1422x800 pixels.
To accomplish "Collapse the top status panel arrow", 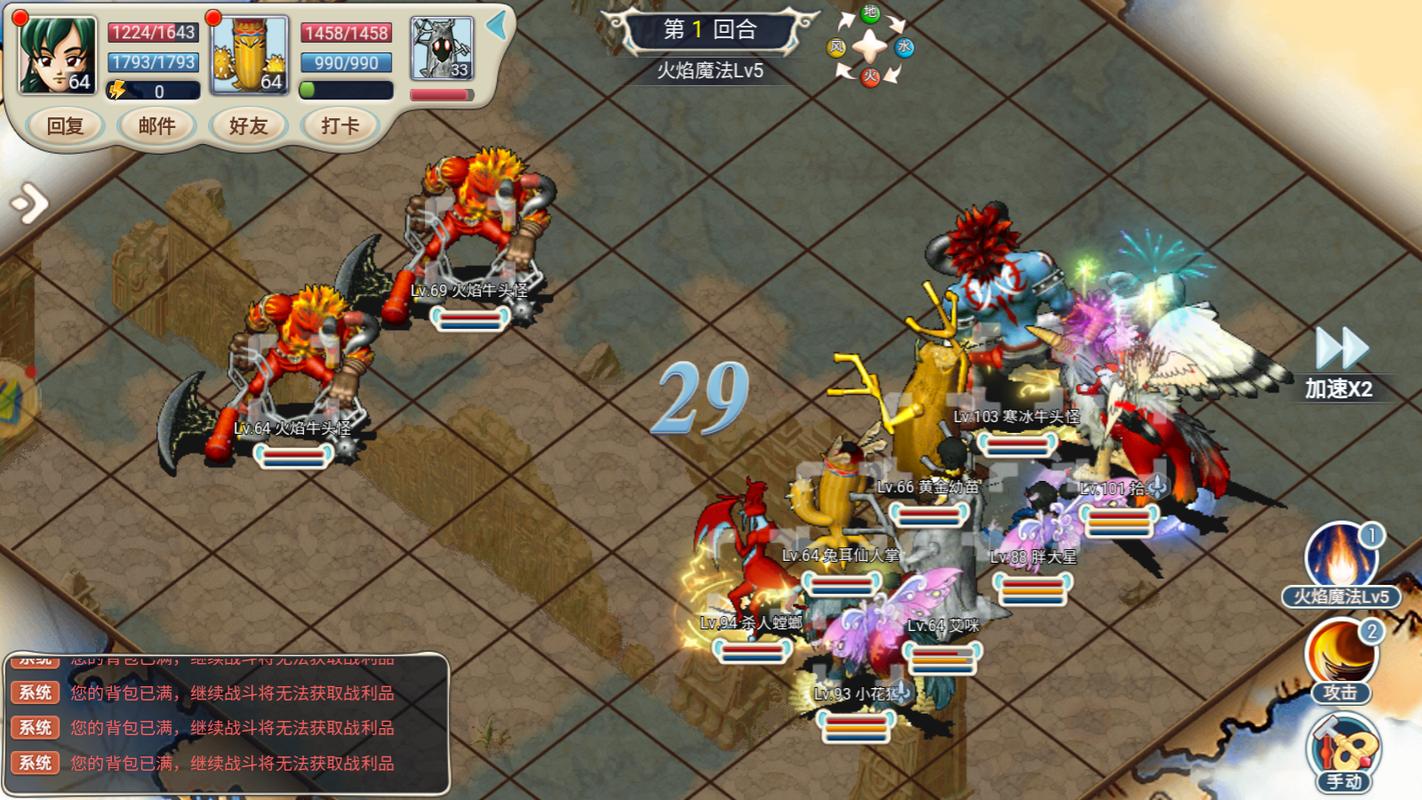I will pos(496,26).
